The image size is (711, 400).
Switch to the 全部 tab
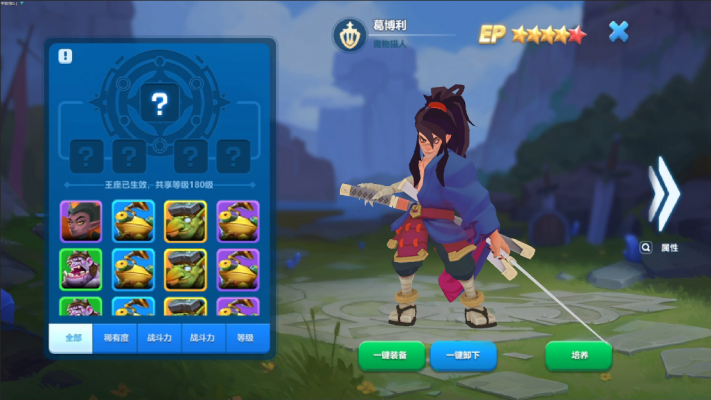click(72, 338)
